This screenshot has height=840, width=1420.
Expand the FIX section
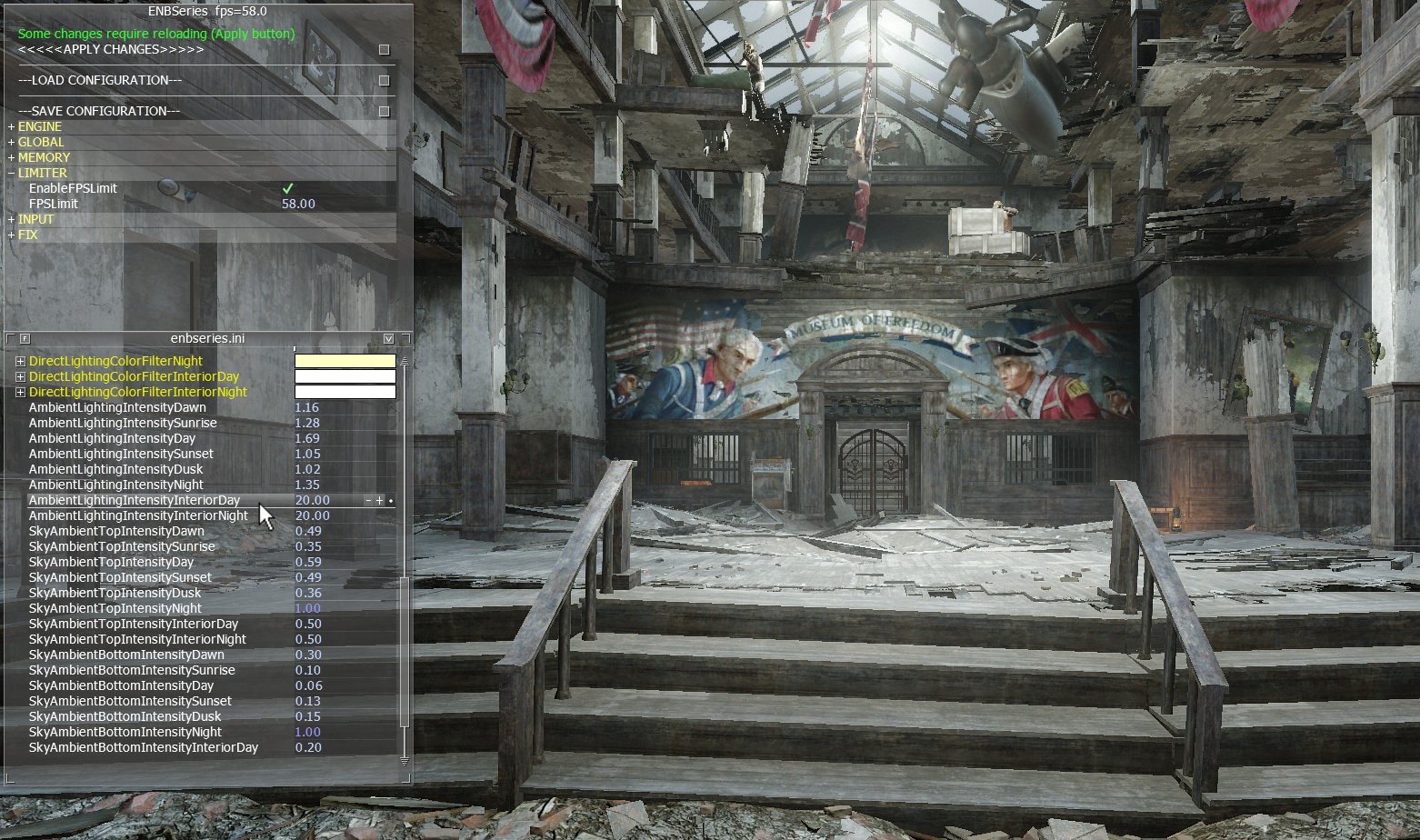click(12, 235)
